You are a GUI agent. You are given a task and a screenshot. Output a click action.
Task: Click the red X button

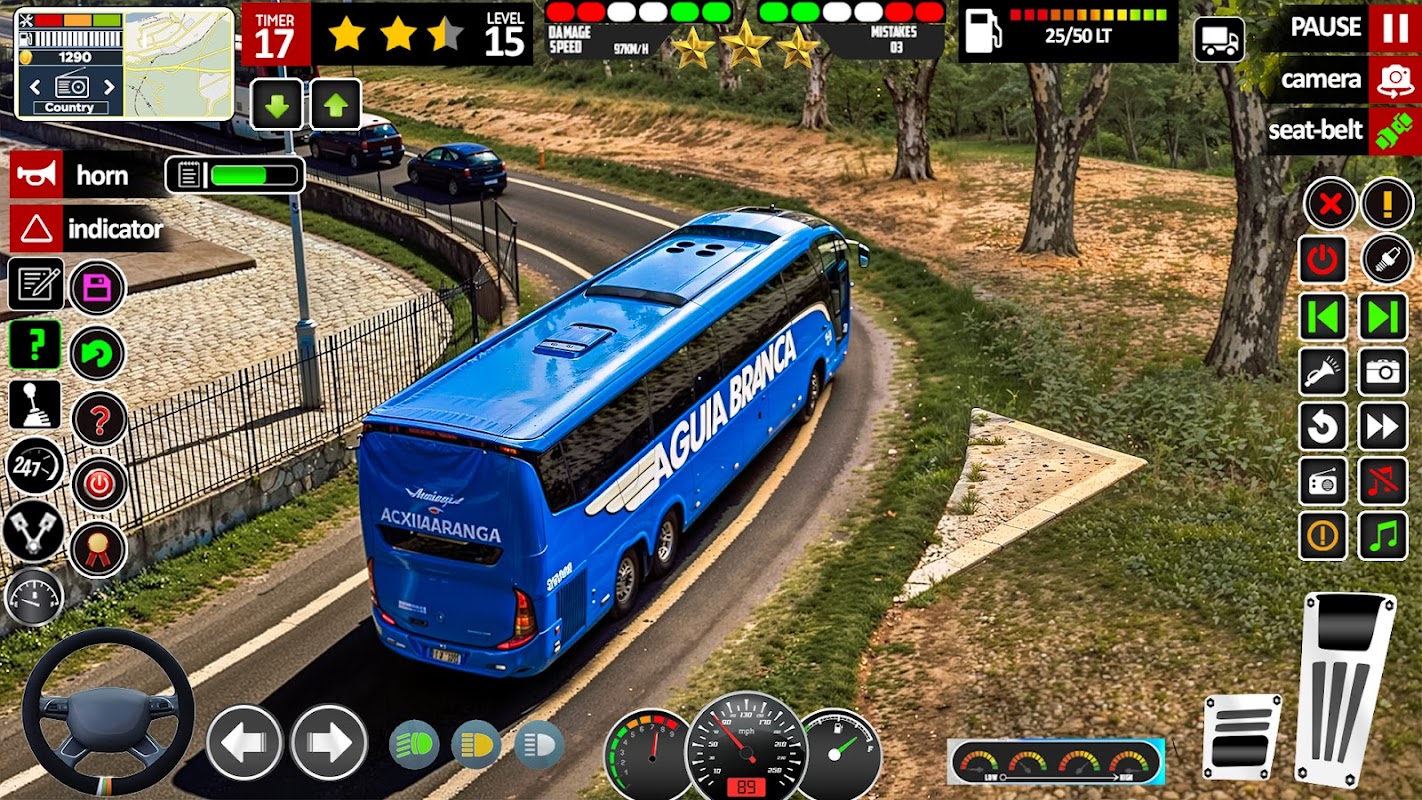click(1330, 204)
